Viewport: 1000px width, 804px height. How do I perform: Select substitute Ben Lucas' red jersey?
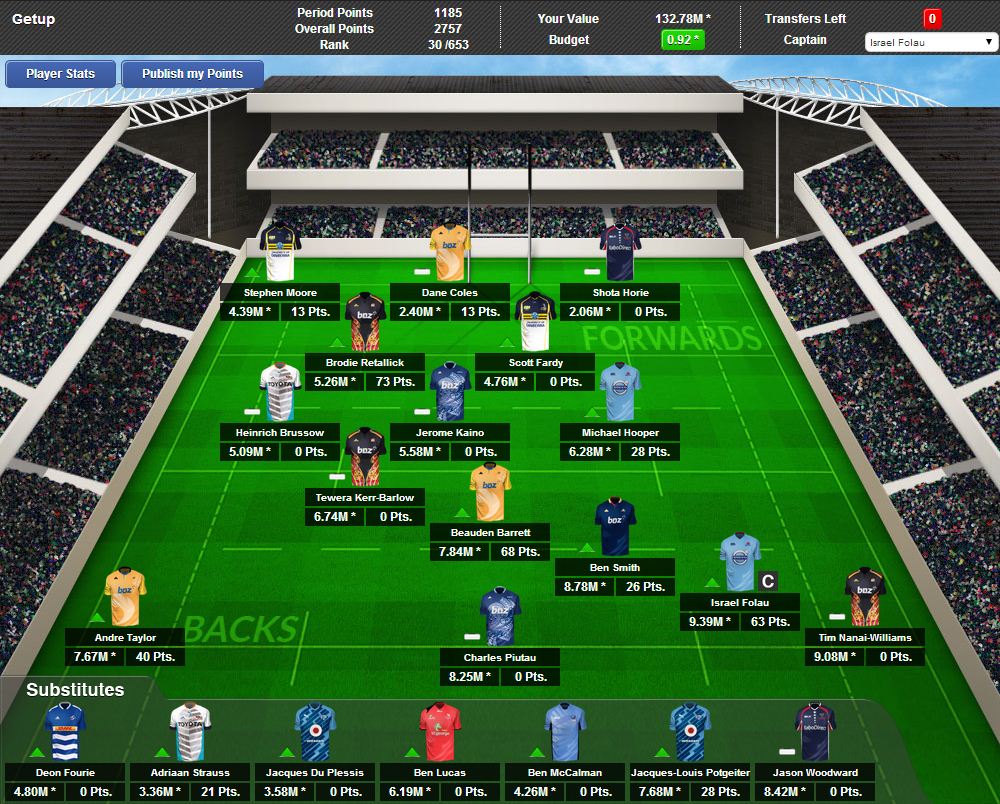(x=440, y=731)
